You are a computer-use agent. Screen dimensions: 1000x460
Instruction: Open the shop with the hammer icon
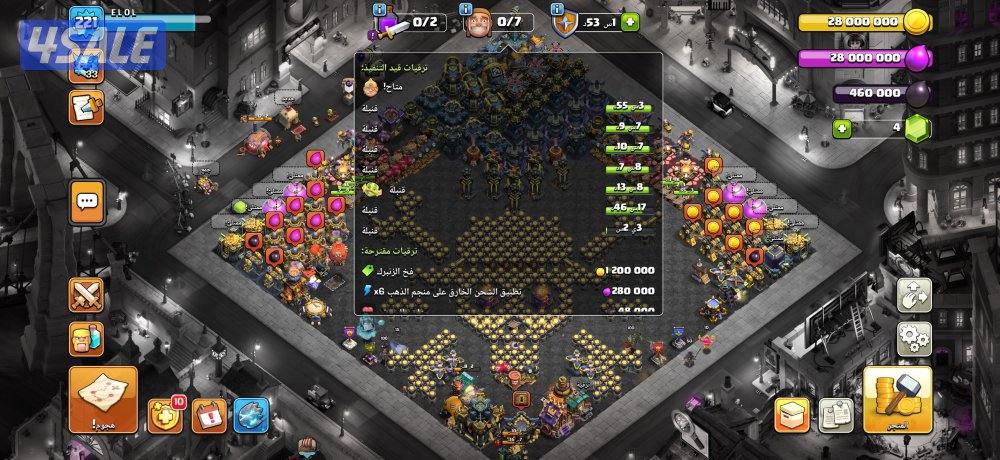(896, 398)
